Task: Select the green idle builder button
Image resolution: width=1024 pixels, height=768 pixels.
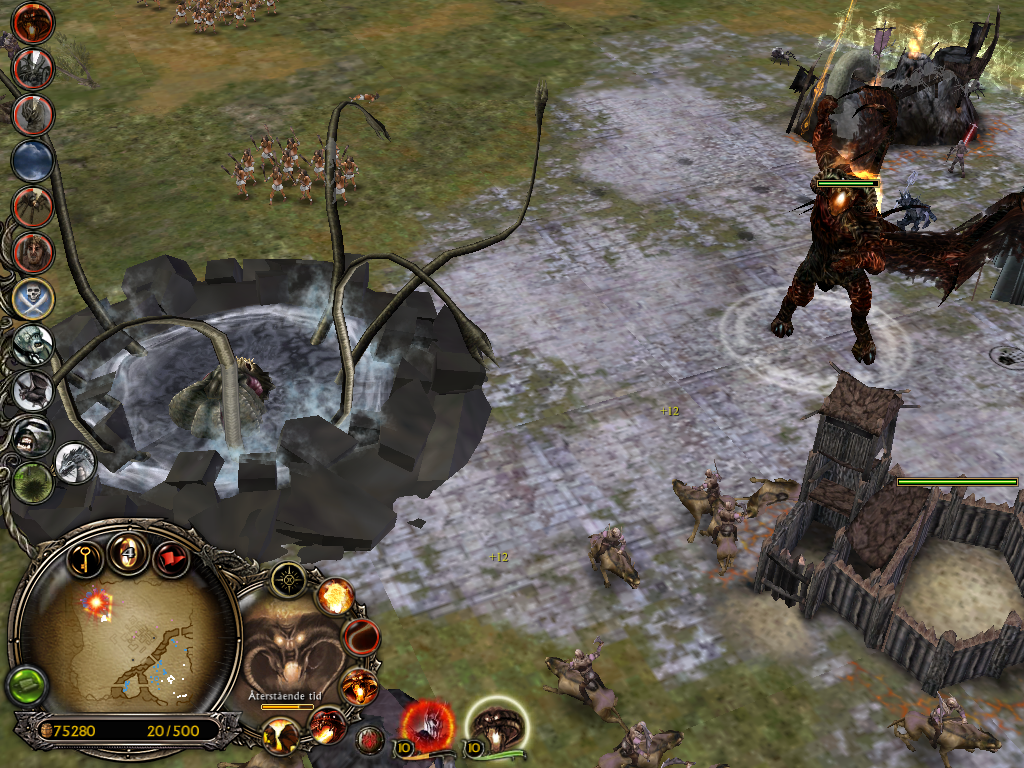Action: point(25,686)
